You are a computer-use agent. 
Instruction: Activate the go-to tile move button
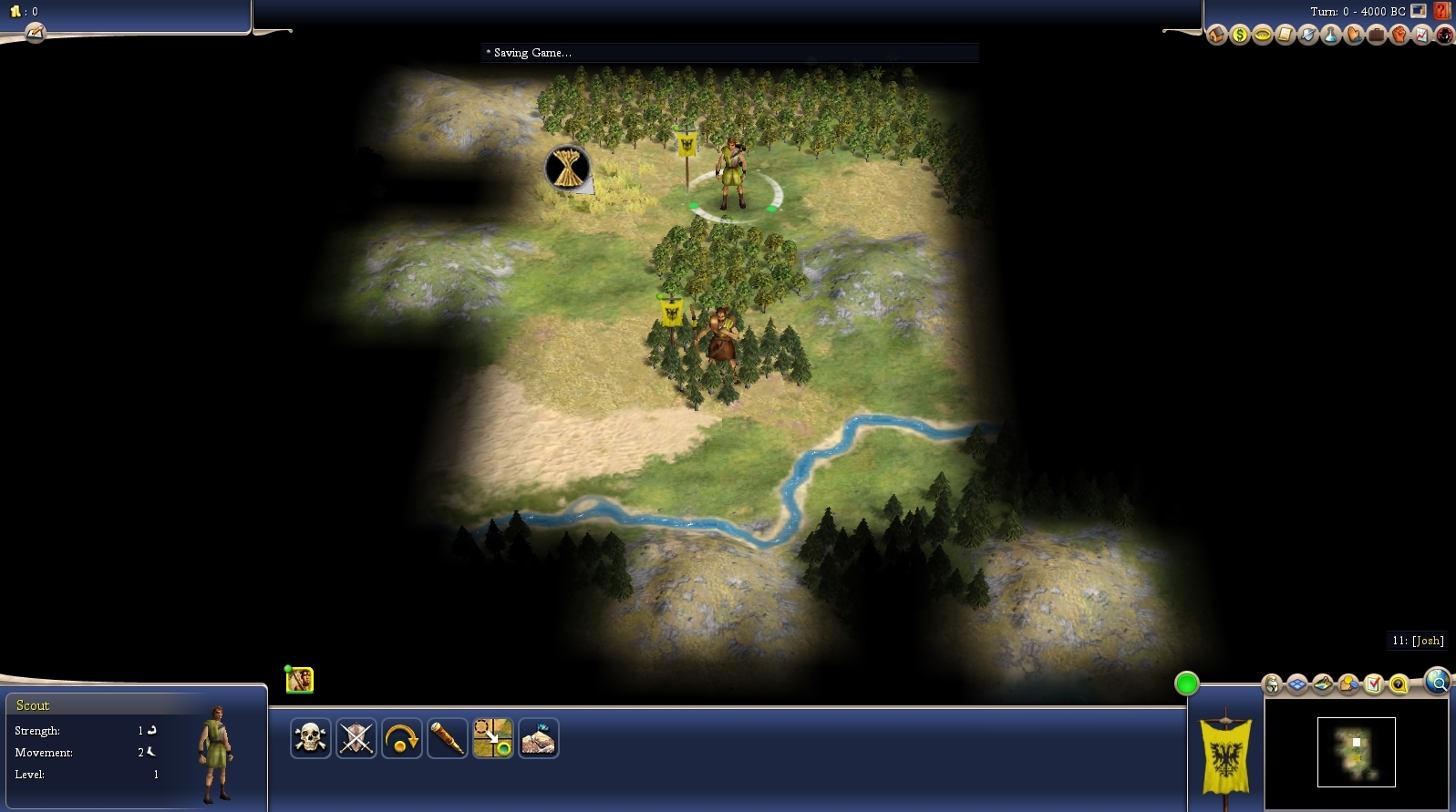click(x=492, y=738)
